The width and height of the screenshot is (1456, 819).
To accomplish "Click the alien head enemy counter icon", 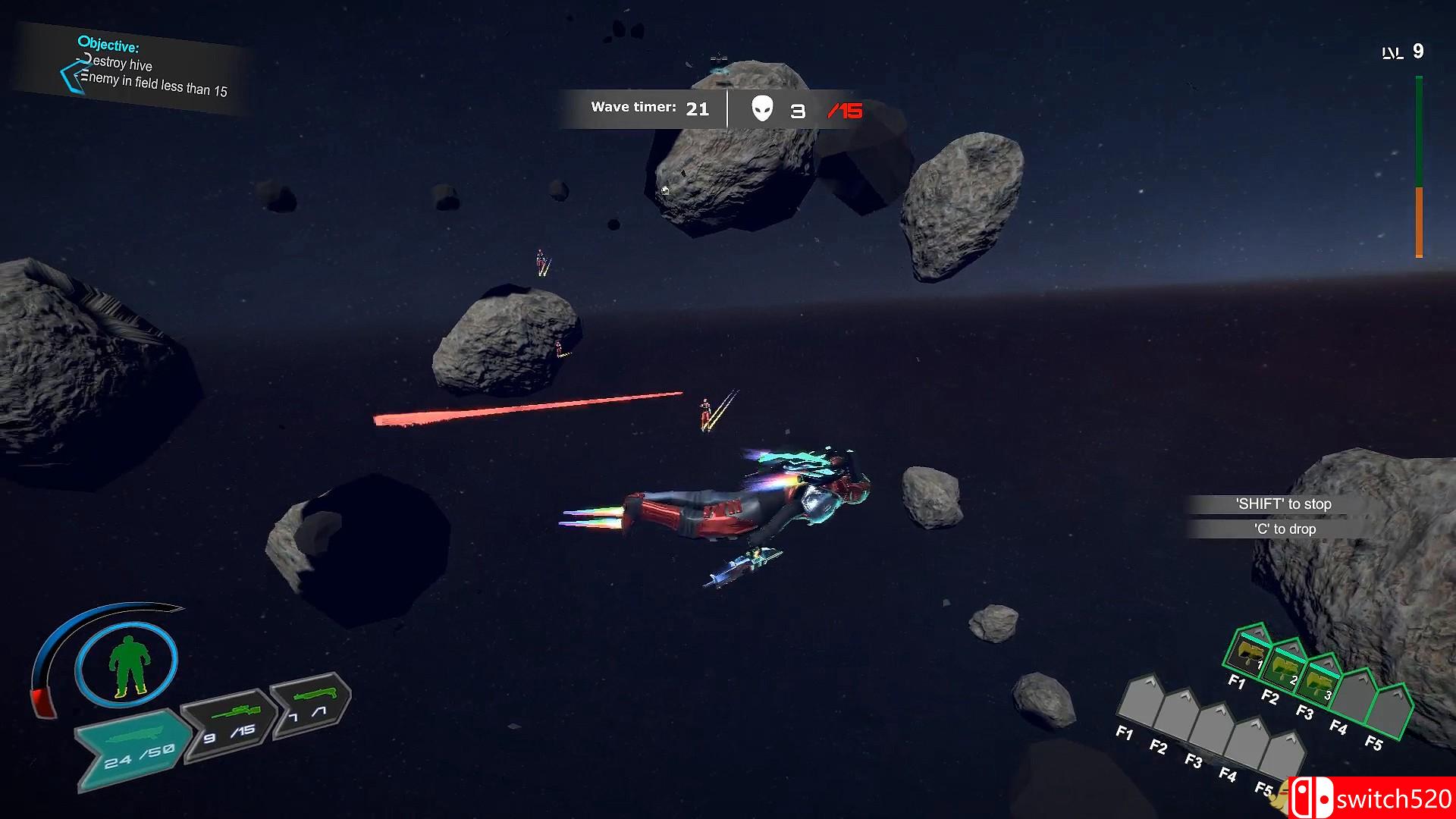I will tap(762, 109).
